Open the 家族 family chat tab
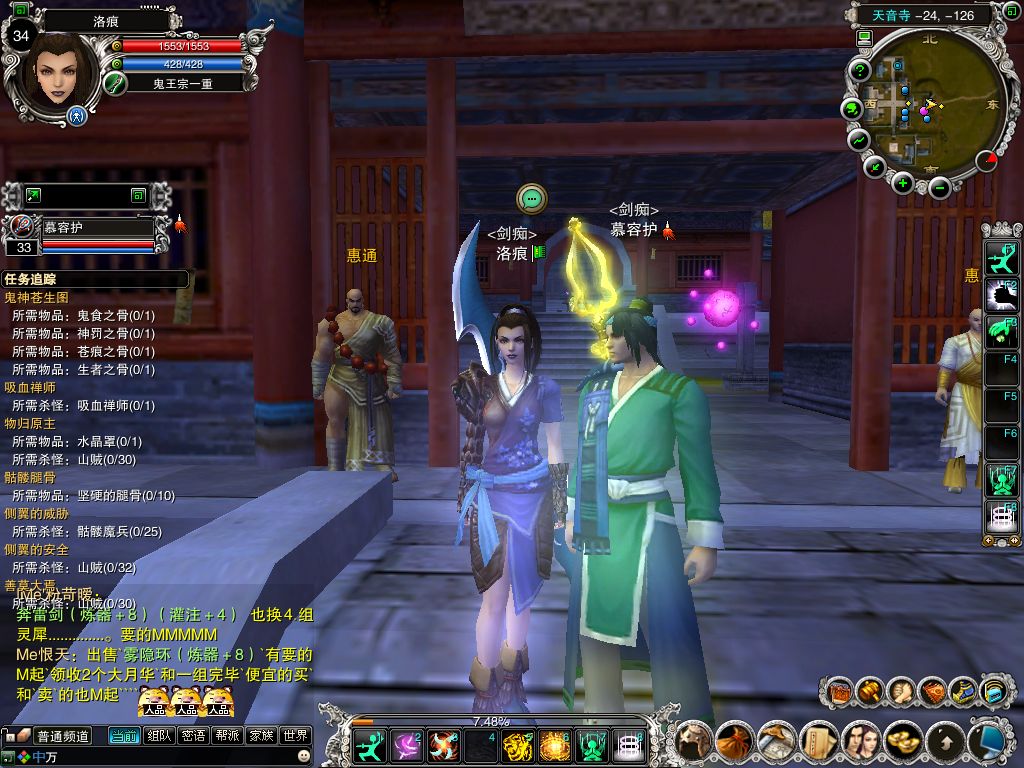Viewport: 1024px width, 768px height. pyautogui.click(x=261, y=736)
